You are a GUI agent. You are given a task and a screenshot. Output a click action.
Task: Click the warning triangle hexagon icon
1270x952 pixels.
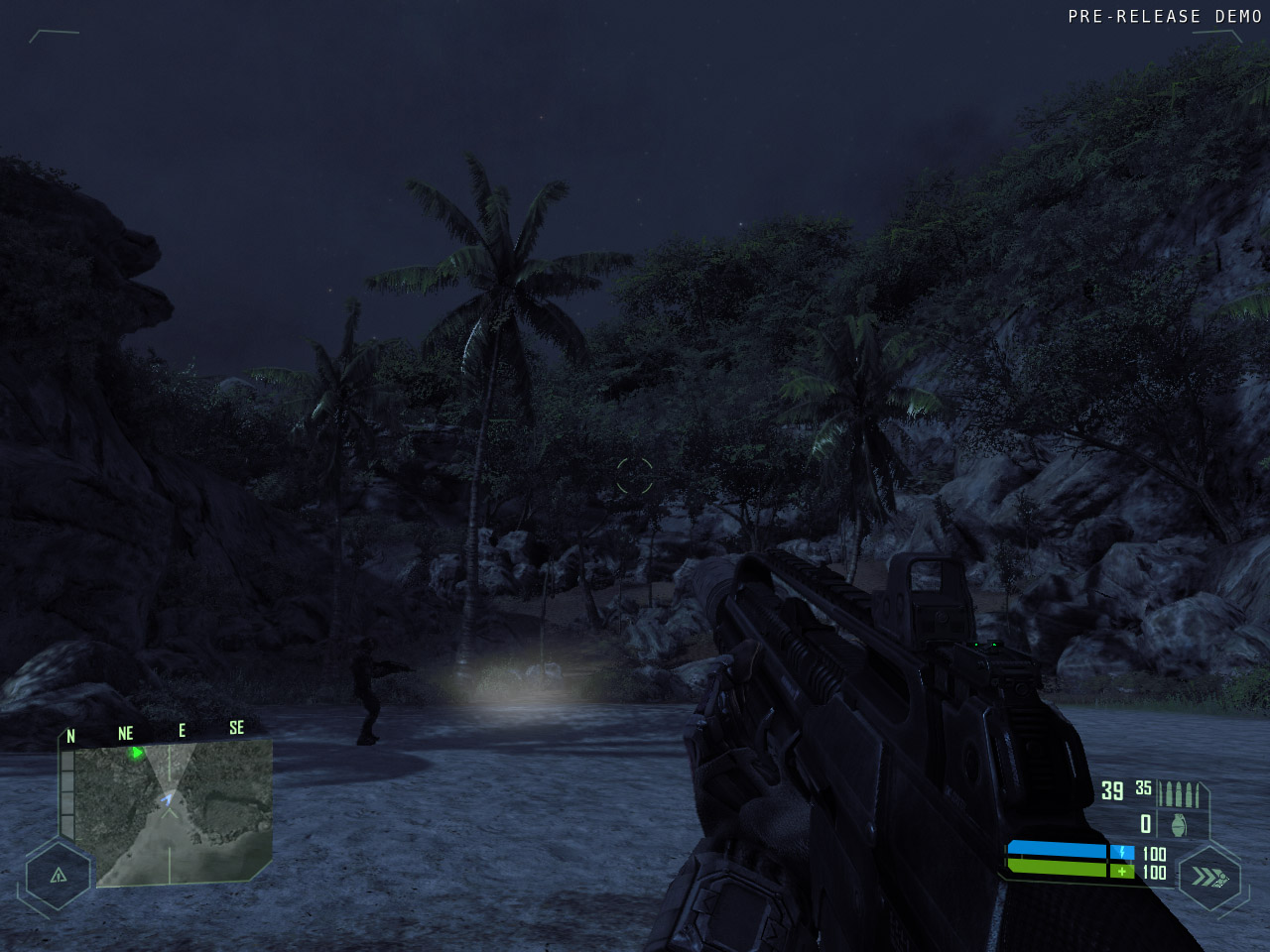pos(58,875)
